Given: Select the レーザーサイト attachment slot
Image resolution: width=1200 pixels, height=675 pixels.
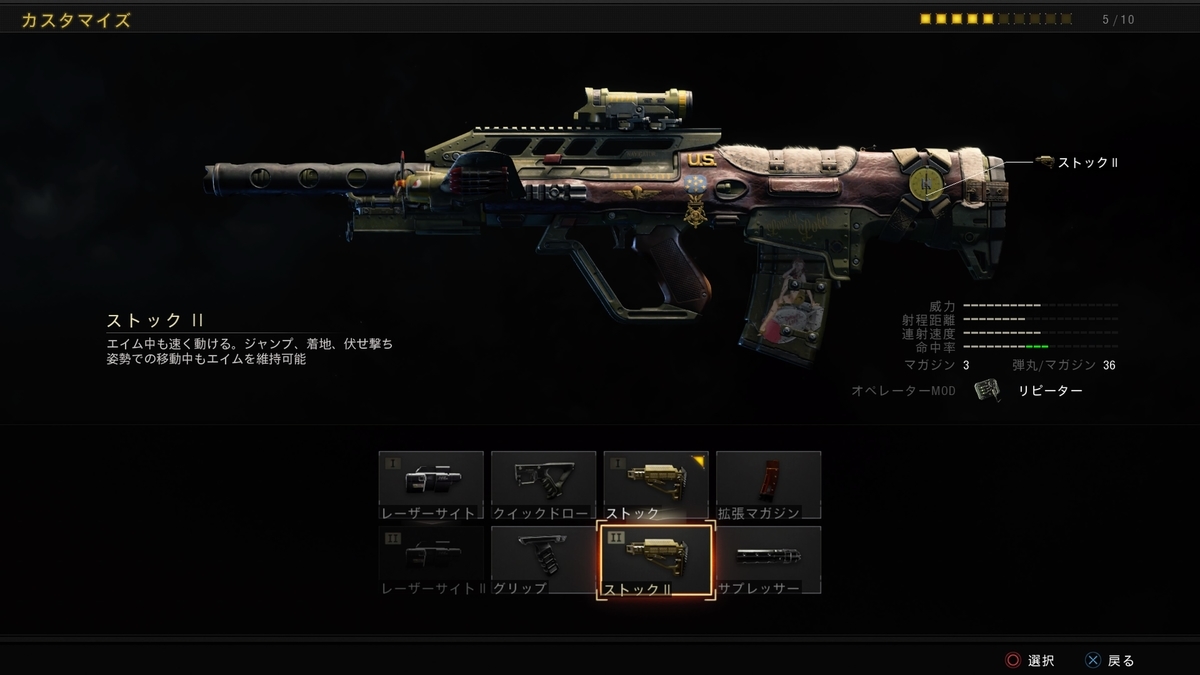Looking at the screenshot, I should [x=431, y=485].
